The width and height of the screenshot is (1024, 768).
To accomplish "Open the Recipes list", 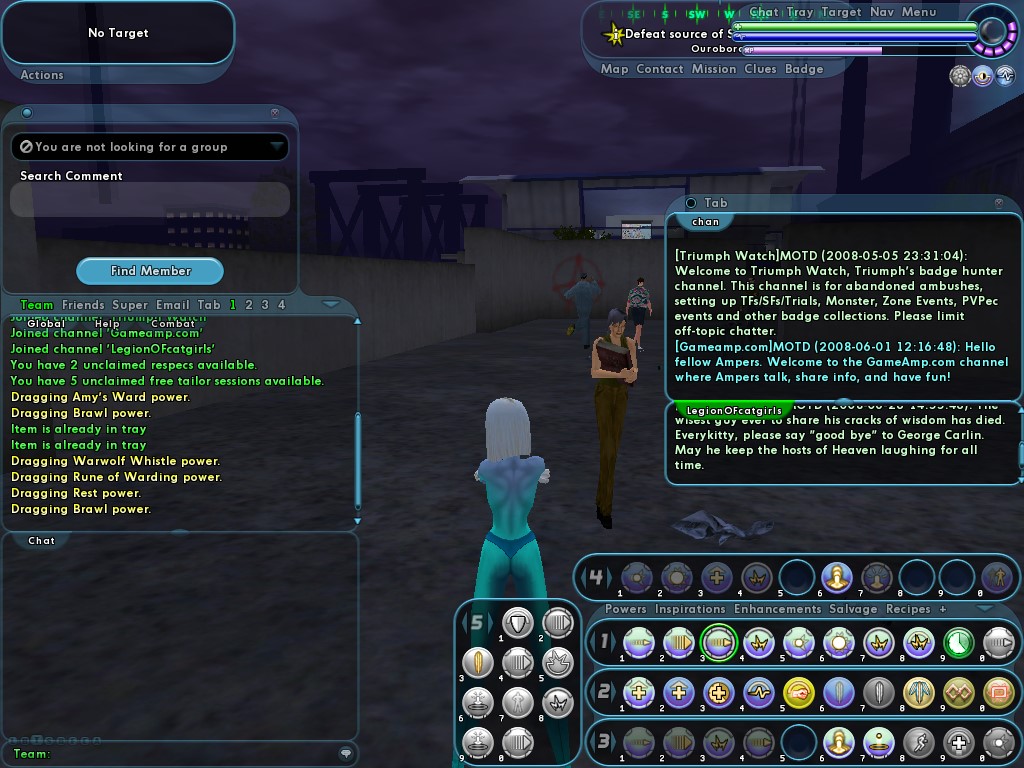I will [x=908, y=609].
